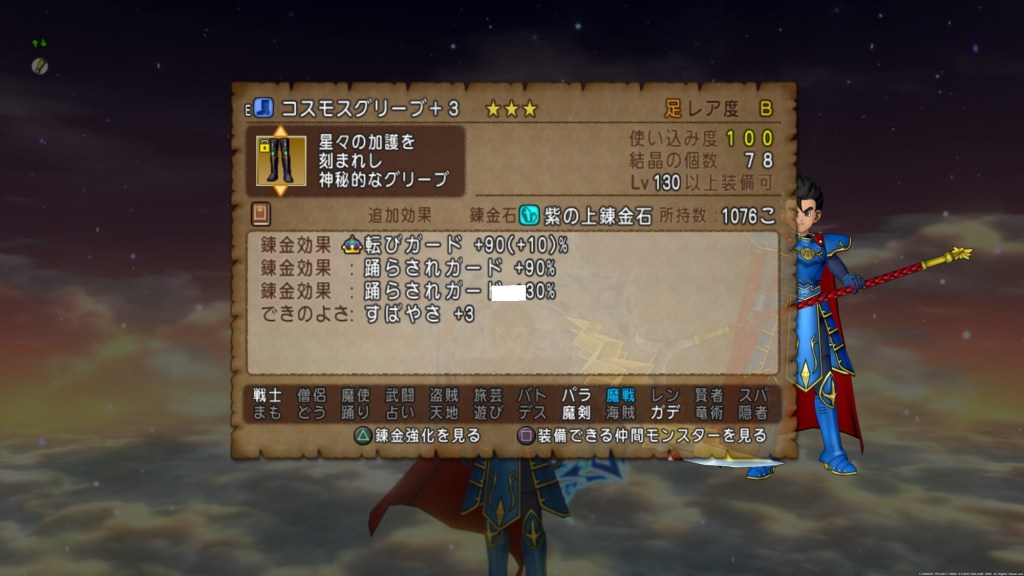Viewport: 1024px width, 576px height.
Task: Click the down arrow below the greaves icon
Action: pyautogui.click(x=280, y=190)
